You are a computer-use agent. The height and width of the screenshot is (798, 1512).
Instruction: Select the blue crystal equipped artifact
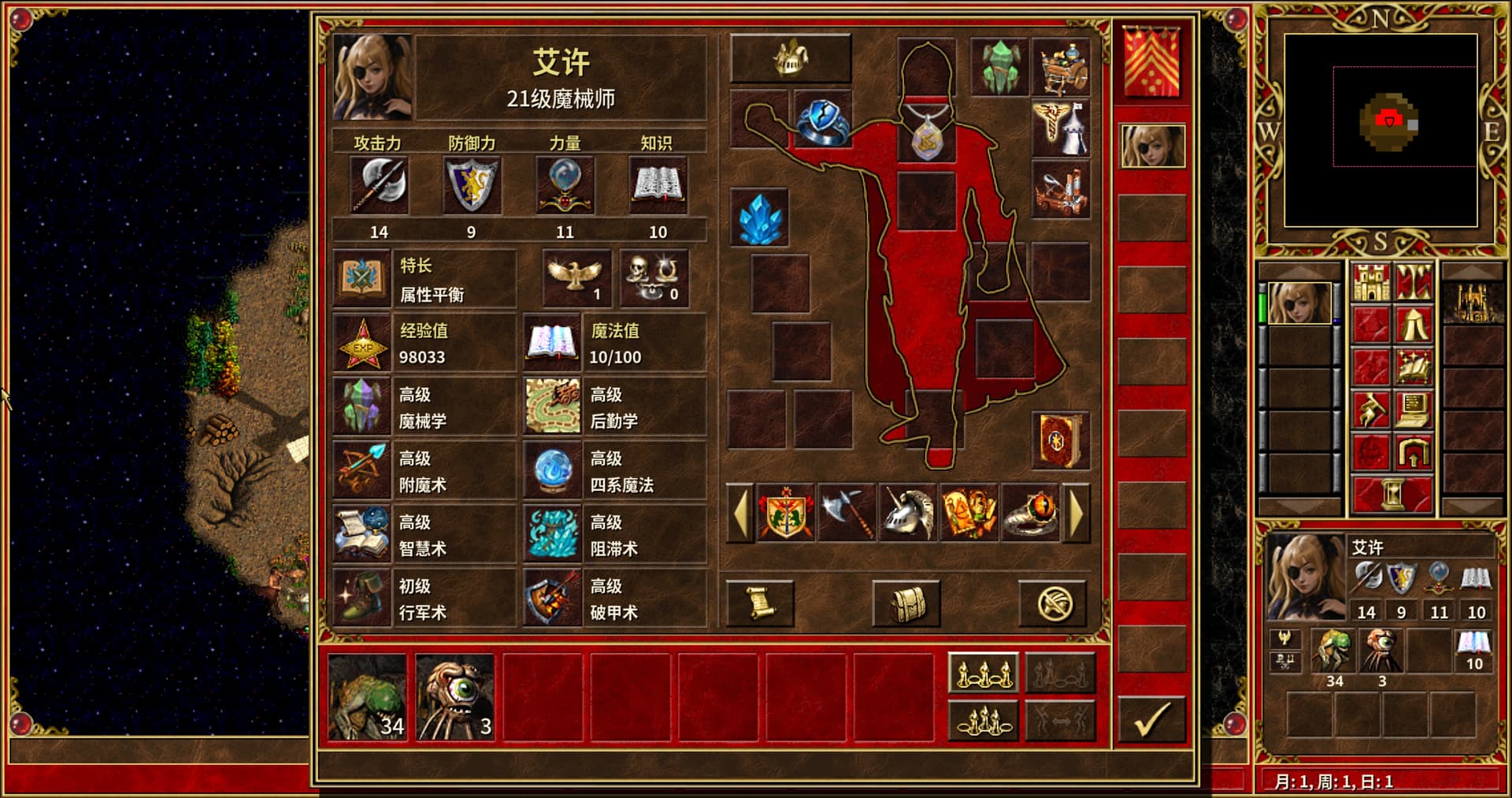(760, 217)
